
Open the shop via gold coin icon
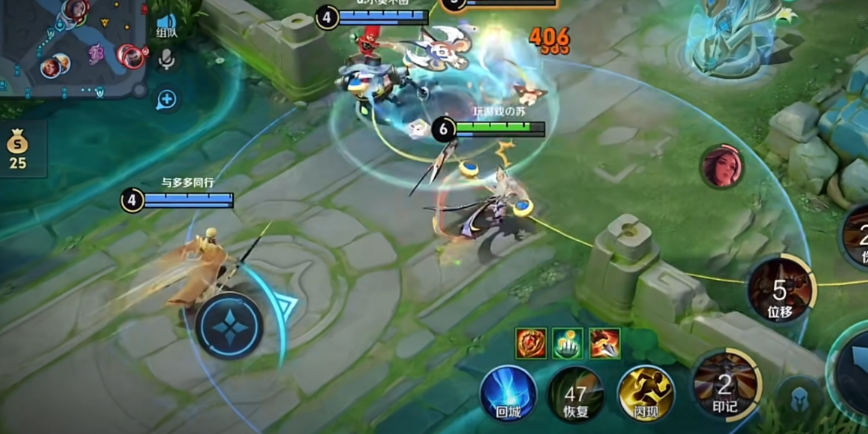coord(18,148)
